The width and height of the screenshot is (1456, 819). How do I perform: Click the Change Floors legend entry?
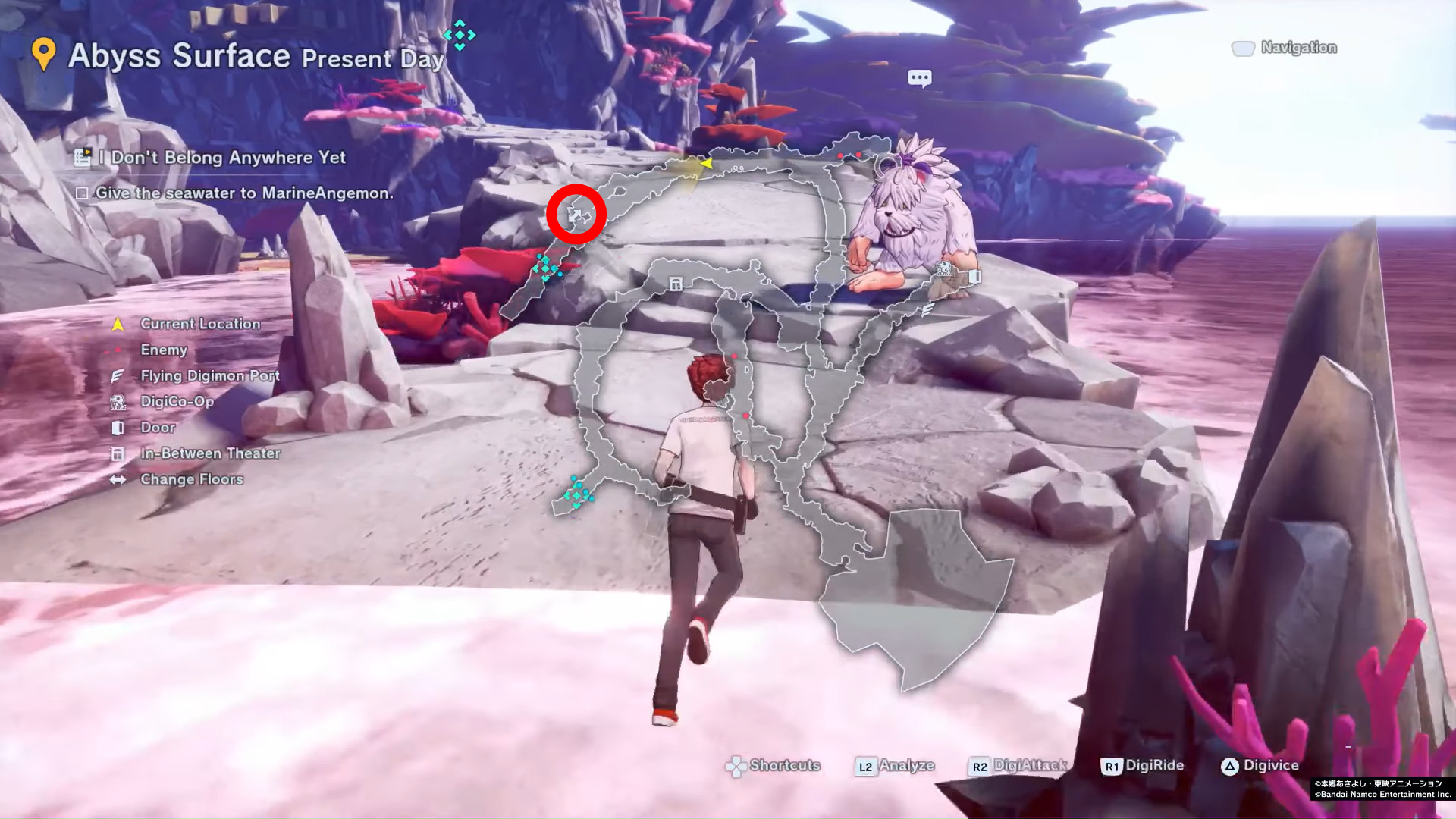point(191,479)
